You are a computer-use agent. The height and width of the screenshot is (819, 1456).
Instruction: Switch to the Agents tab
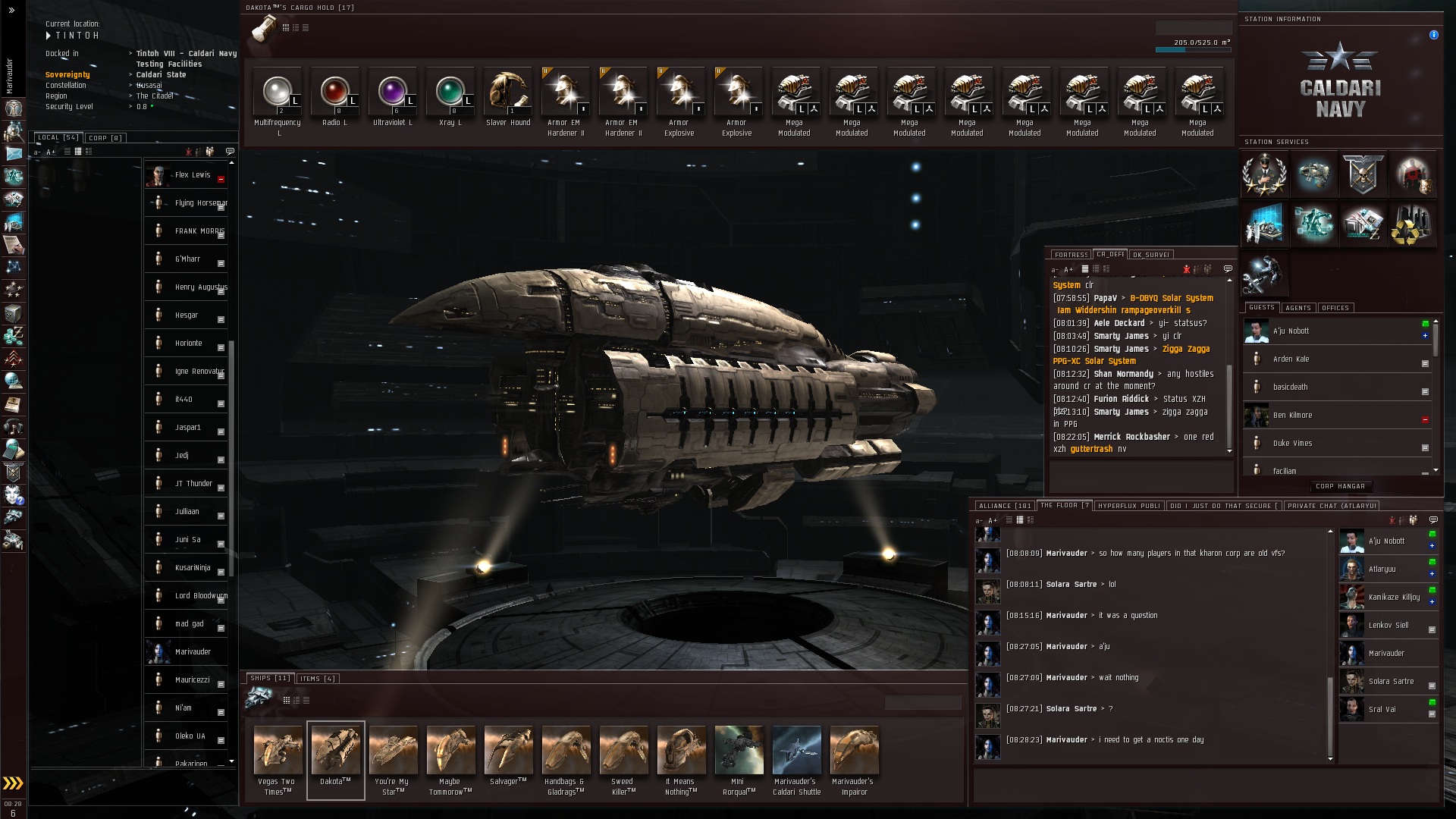[1298, 308]
